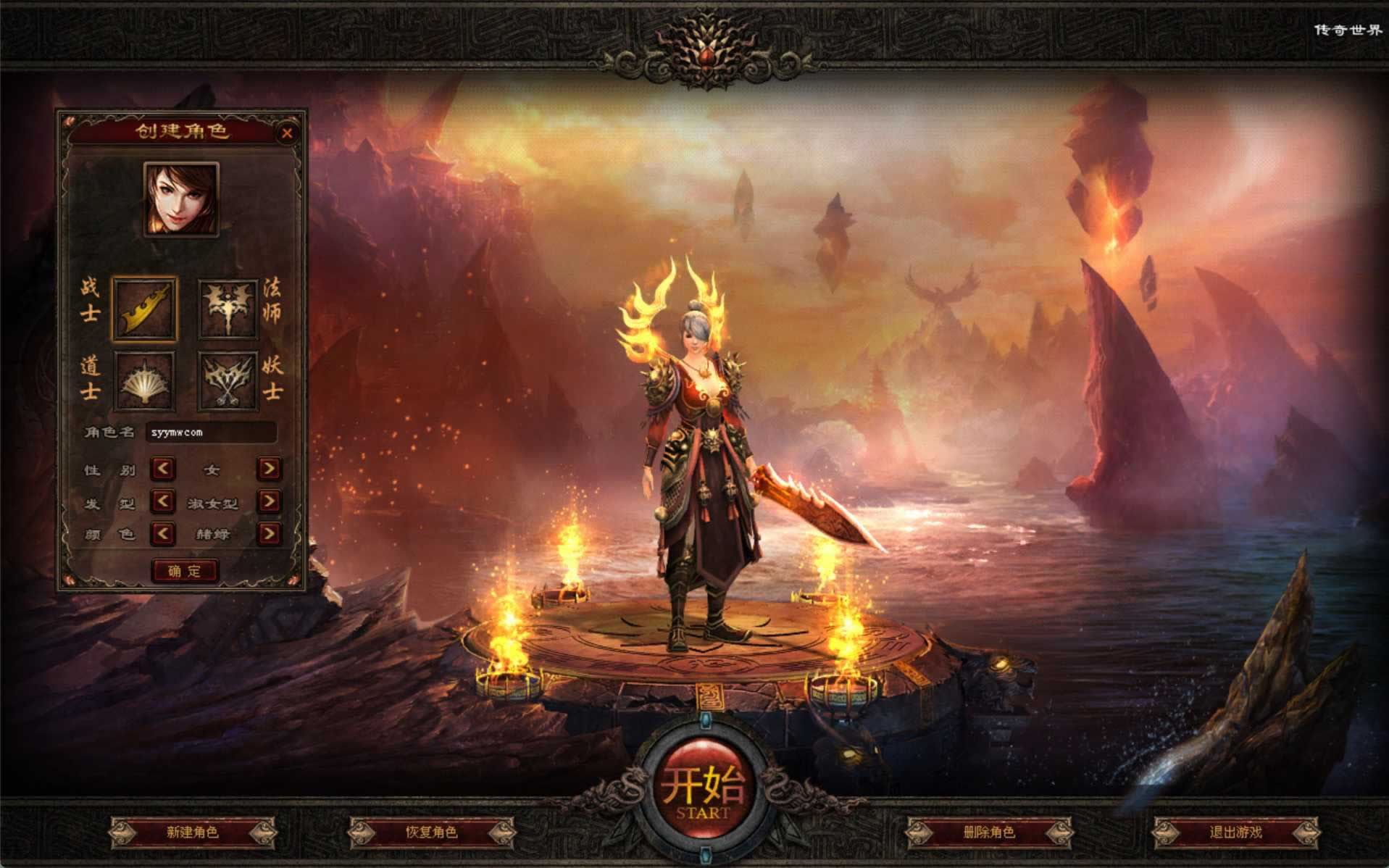Pick the 道士 taoist fan class icon
The width and height of the screenshot is (1389, 868).
(144, 382)
